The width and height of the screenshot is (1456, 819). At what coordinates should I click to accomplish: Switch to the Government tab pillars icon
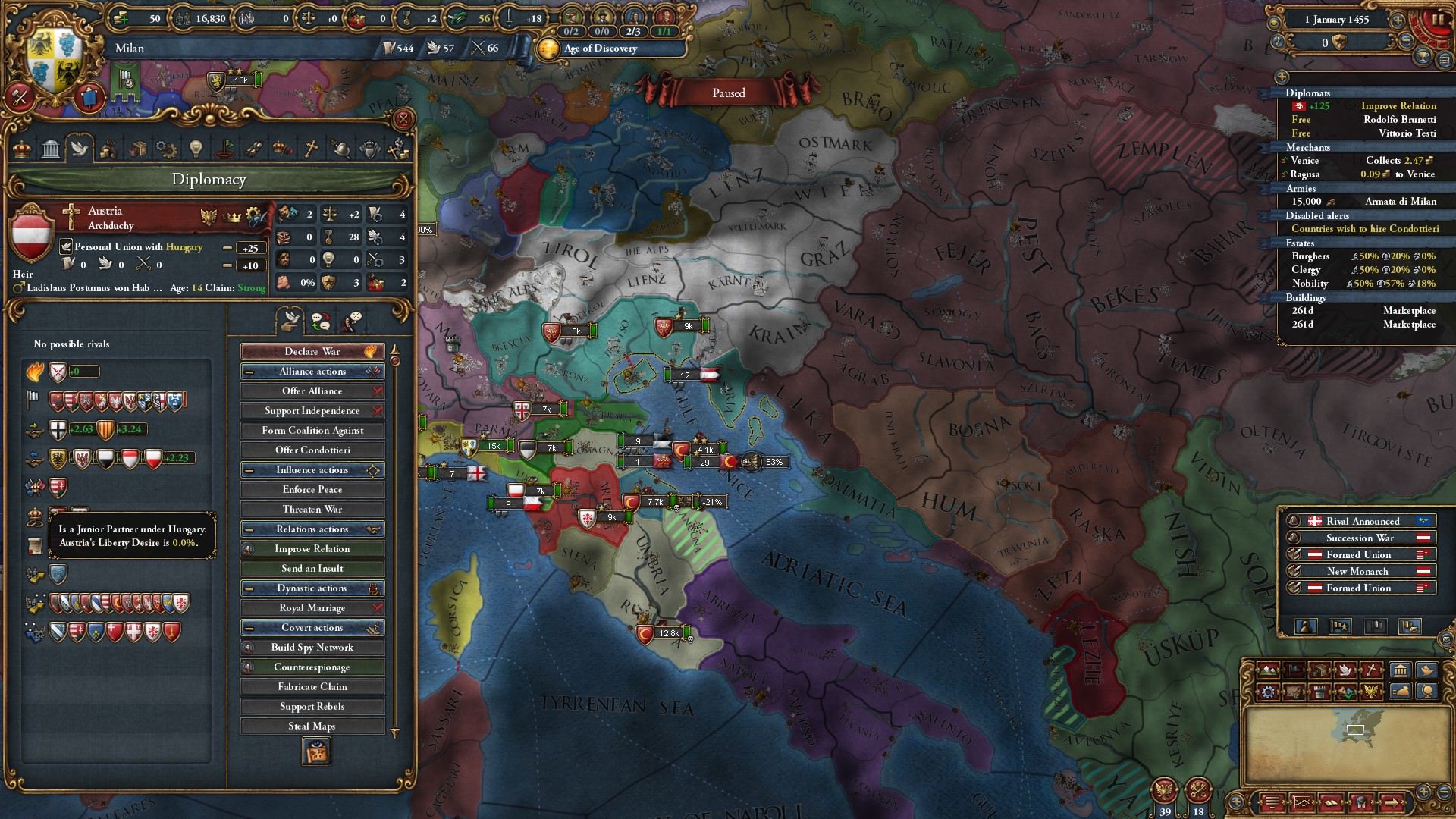click(50, 148)
